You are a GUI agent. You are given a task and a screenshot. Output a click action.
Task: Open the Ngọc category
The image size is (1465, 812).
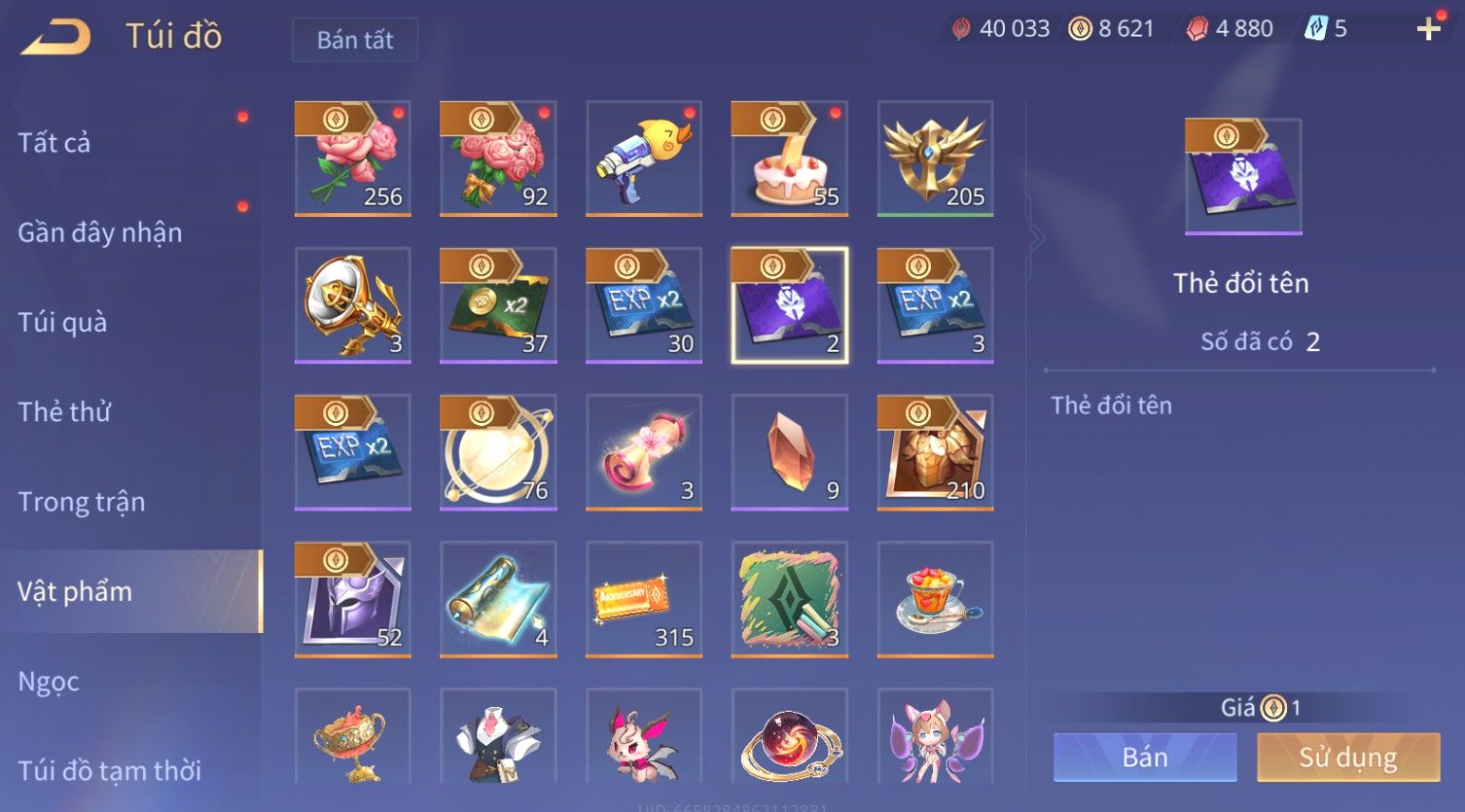coord(49,682)
